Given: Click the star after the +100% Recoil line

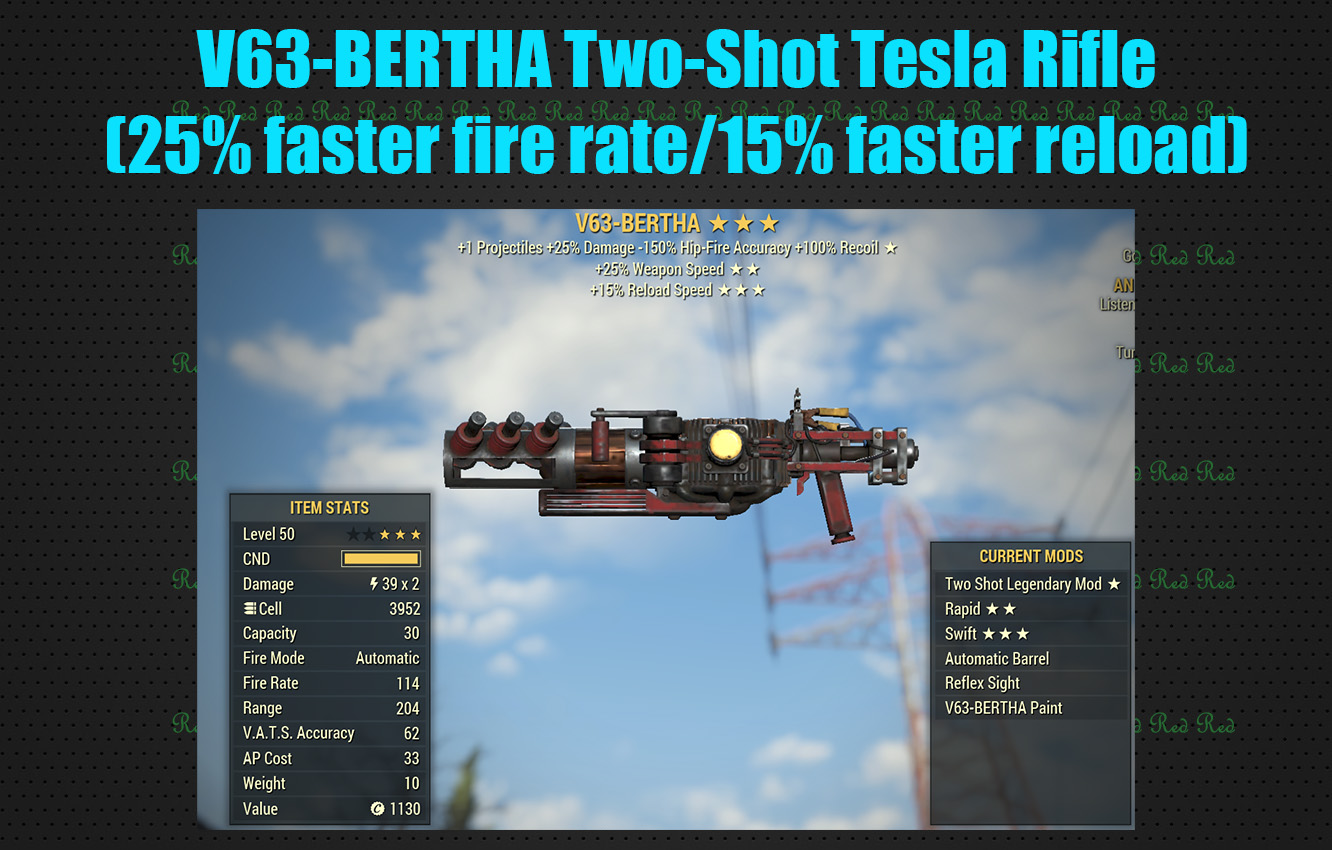Looking at the screenshot, I should (890, 248).
